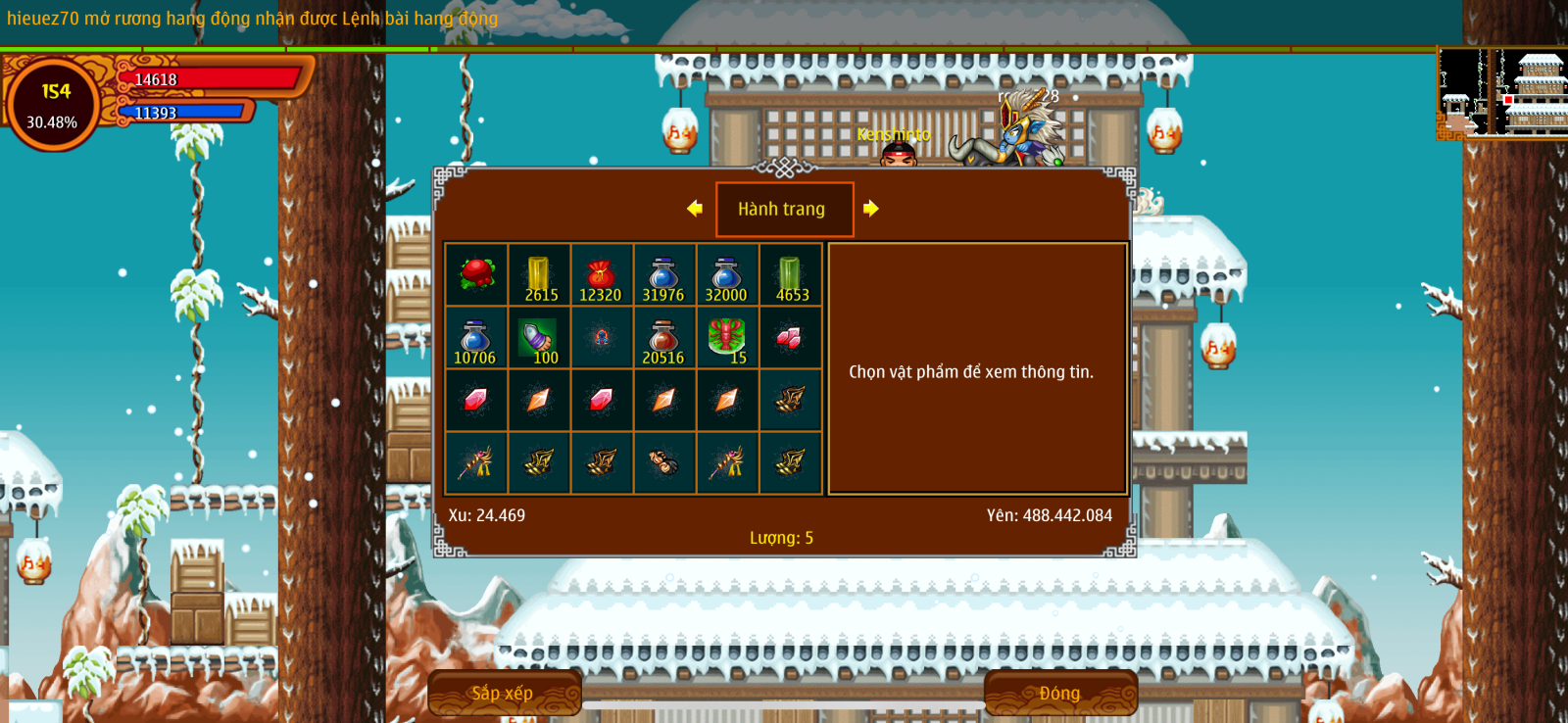The height and width of the screenshot is (723, 1568).
Task: Pick the blue potion stack of 31976
Action: [663, 274]
